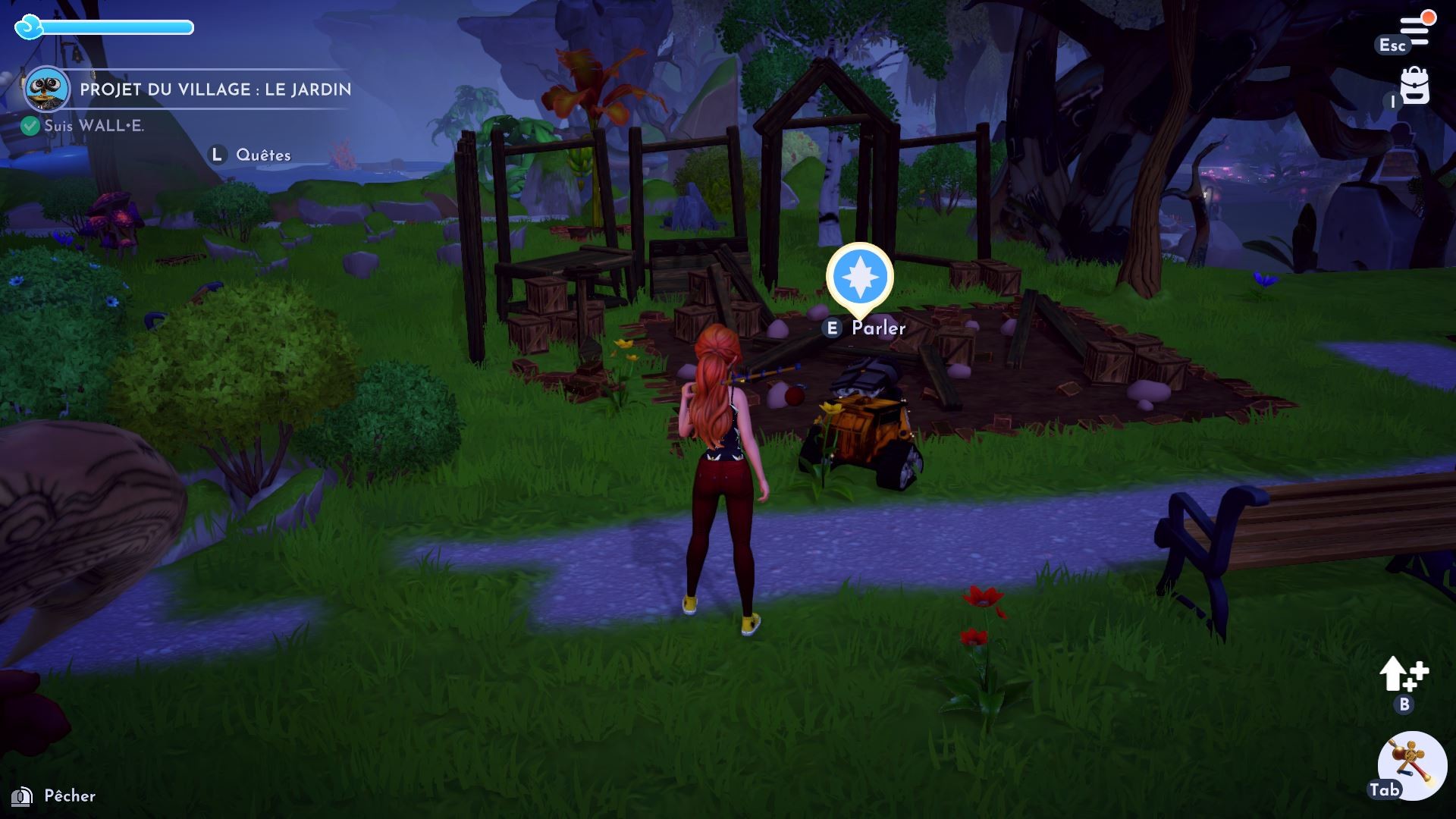The image size is (1456, 819).
Task: Open the hamburger menu icon
Action: point(1414,31)
